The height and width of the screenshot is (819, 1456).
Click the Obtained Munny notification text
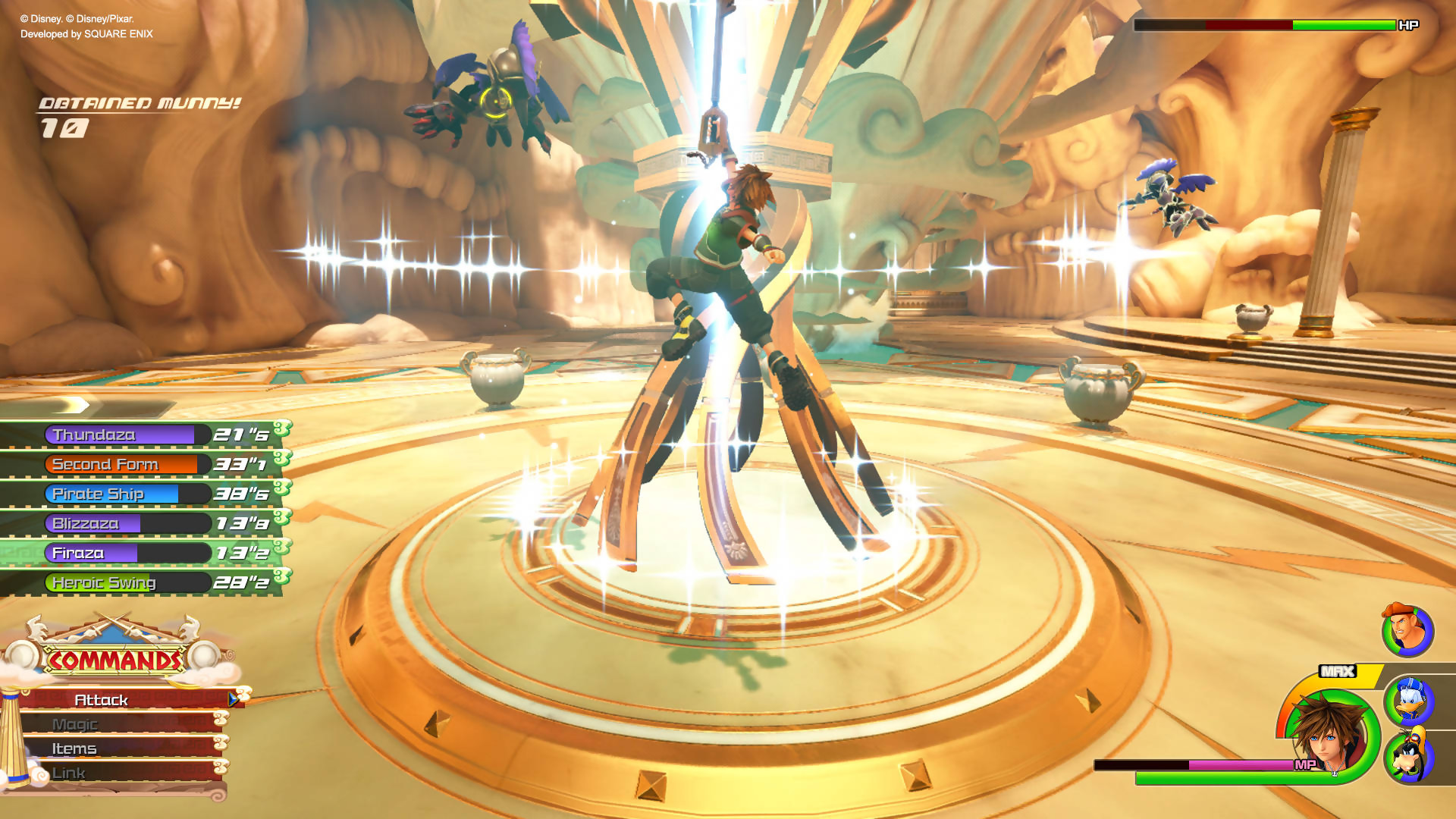(139, 105)
